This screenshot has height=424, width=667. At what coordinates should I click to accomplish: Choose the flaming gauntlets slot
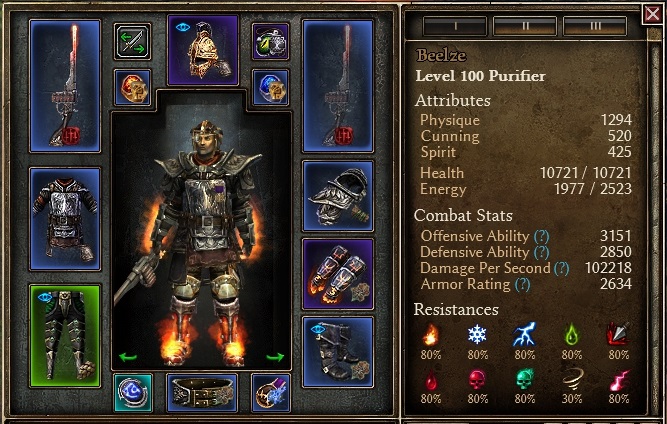tap(338, 273)
